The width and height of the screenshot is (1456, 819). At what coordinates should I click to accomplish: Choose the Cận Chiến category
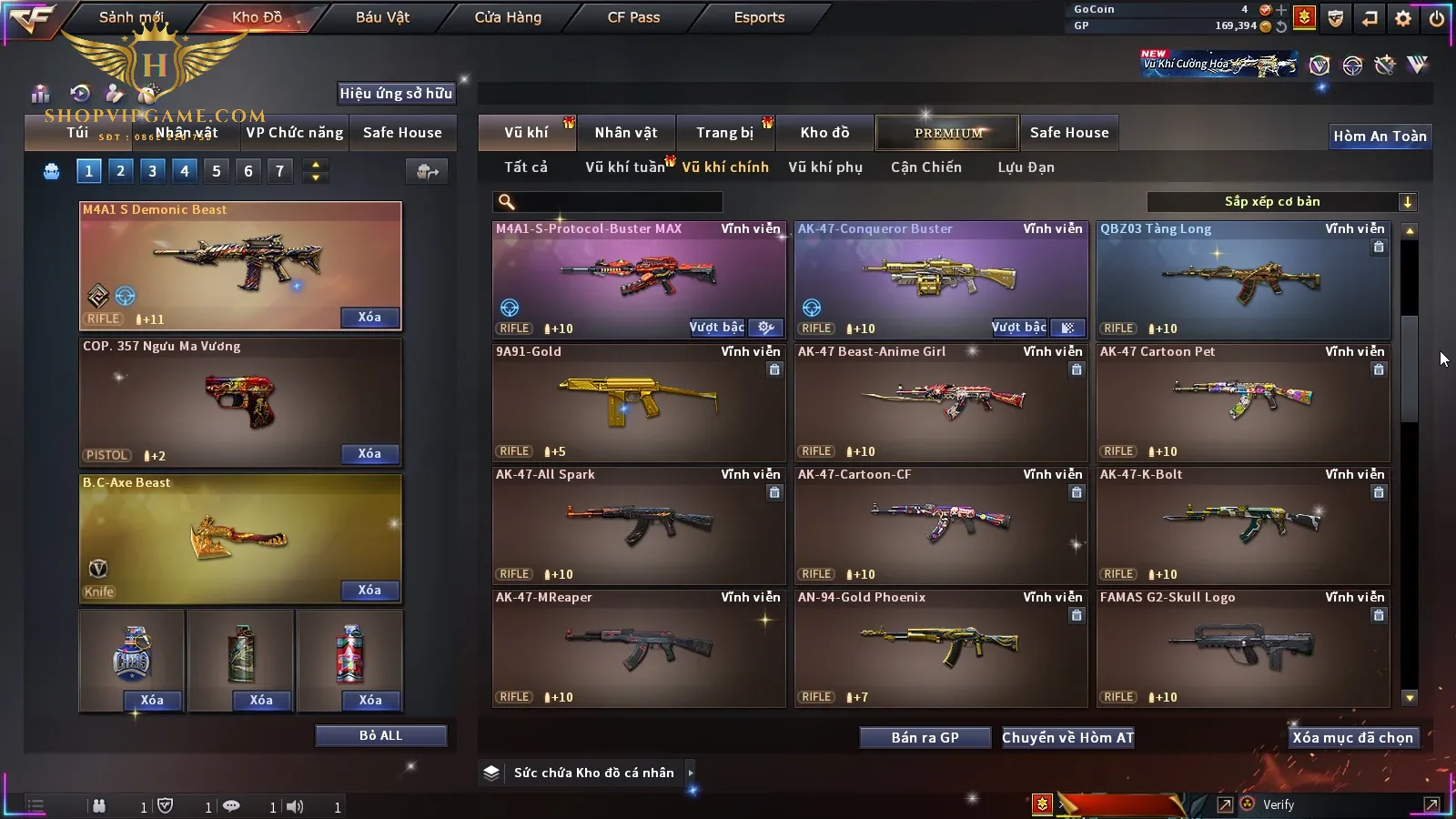tap(925, 167)
